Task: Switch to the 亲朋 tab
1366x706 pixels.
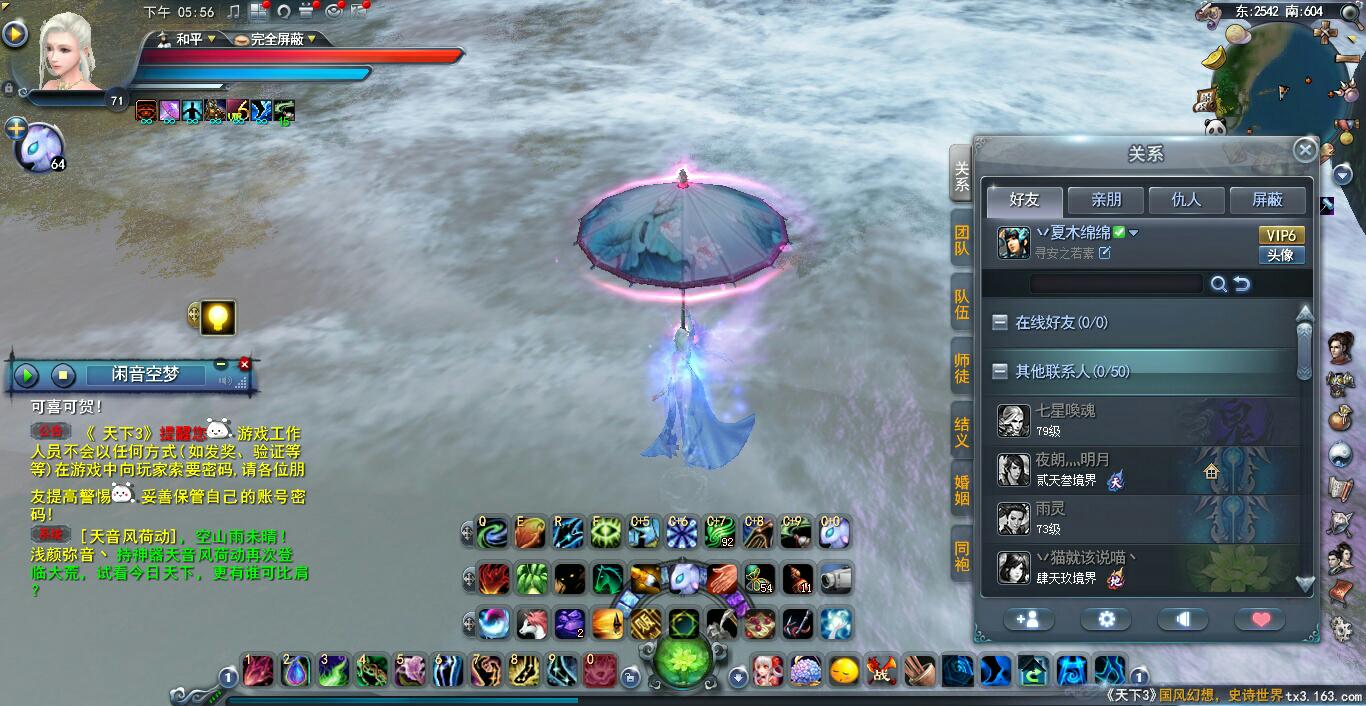Action: (x=1105, y=200)
